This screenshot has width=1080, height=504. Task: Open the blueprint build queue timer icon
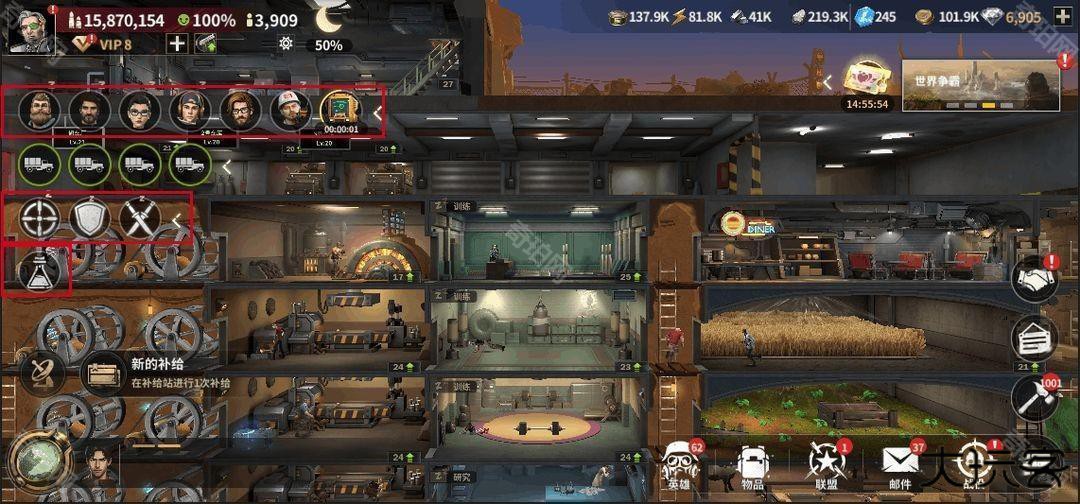pos(340,111)
